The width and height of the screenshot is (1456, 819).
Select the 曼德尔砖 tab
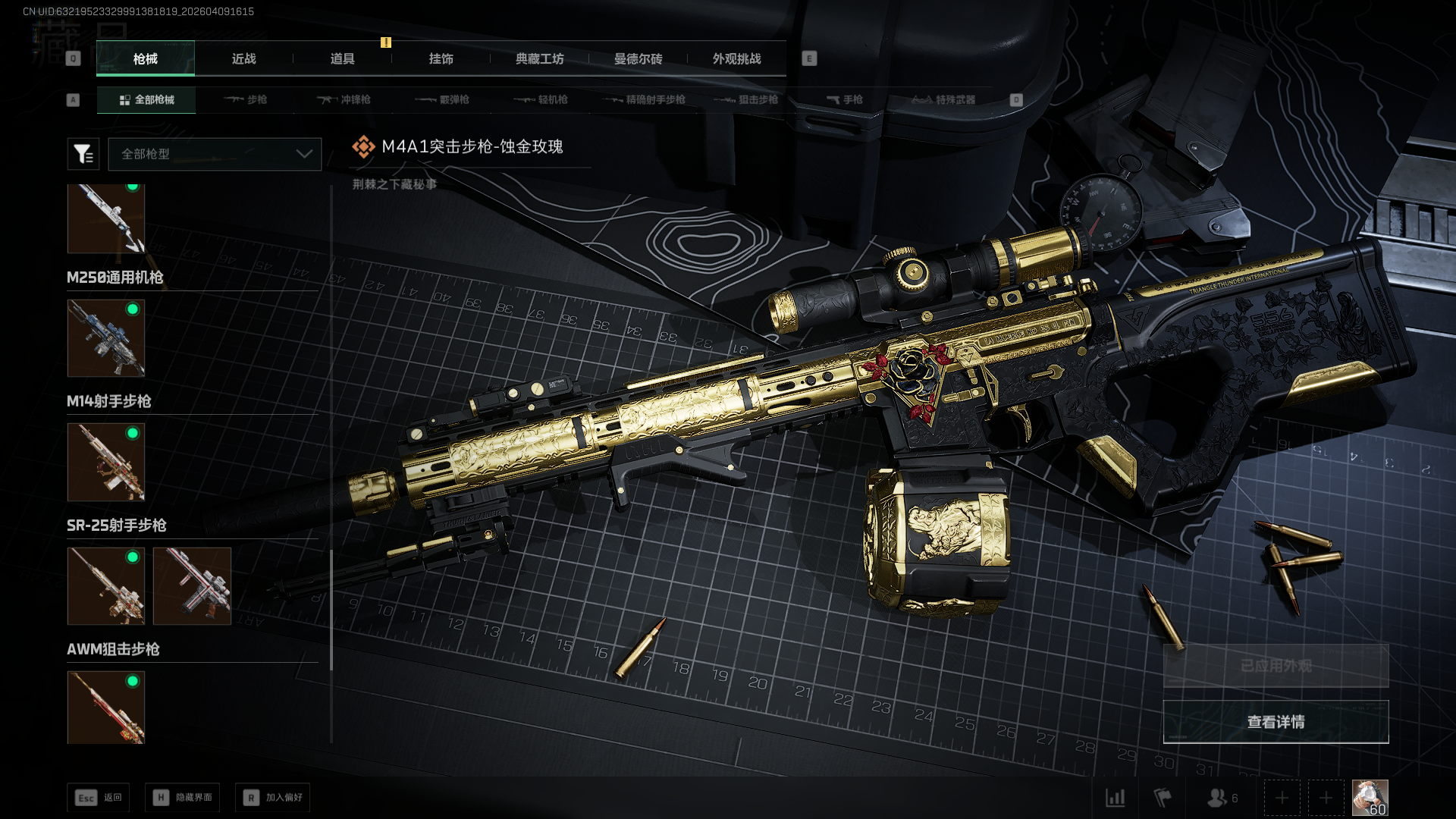(x=638, y=59)
